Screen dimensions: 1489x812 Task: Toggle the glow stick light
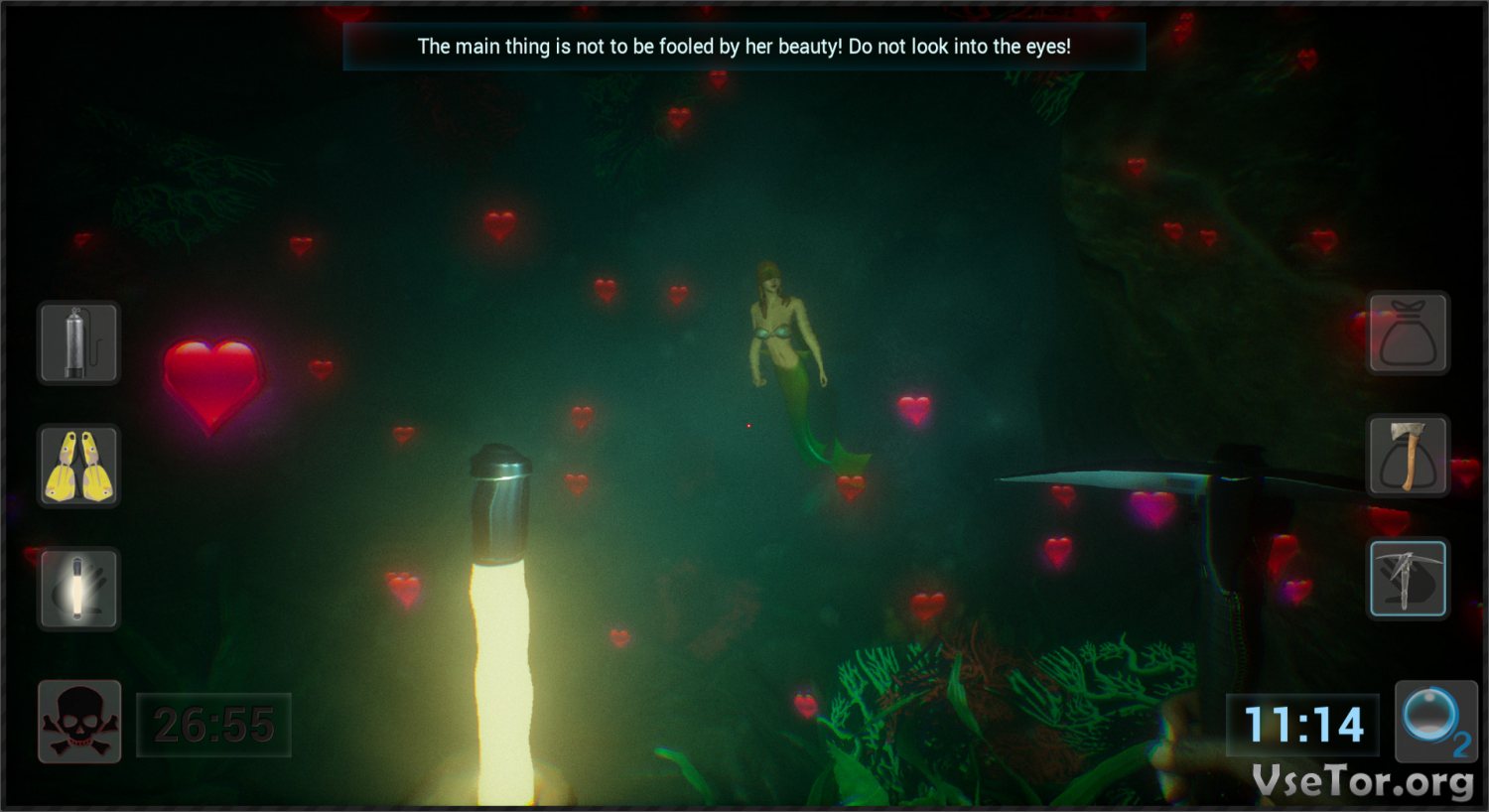click(x=78, y=589)
